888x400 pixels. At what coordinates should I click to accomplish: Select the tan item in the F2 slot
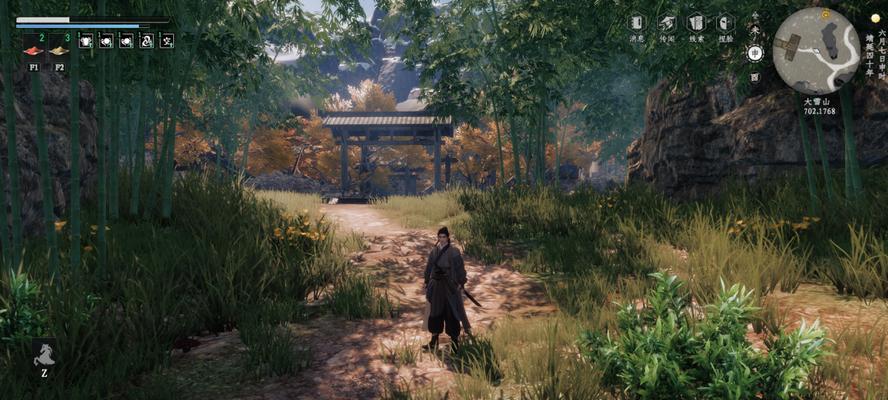pos(60,50)
